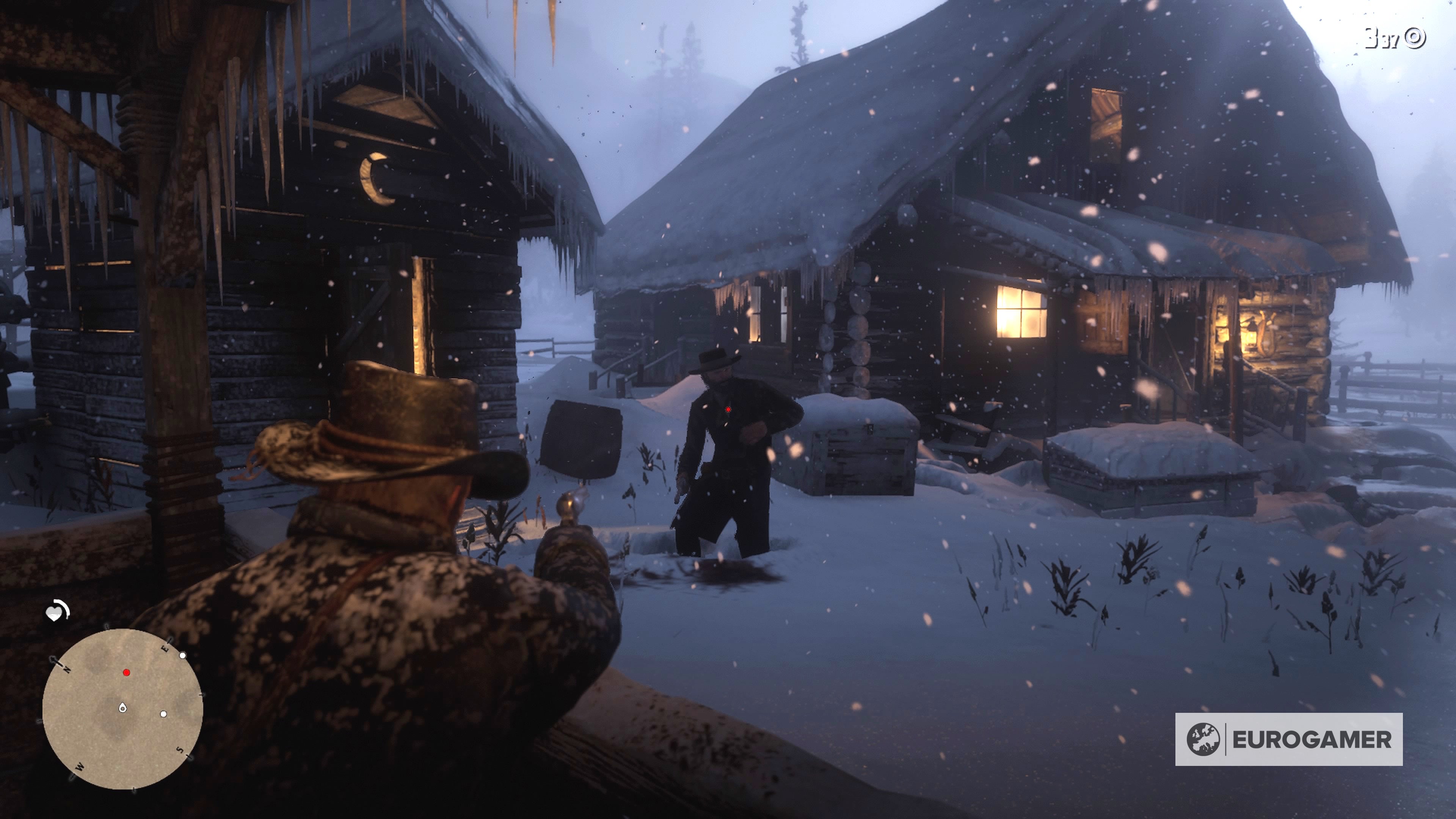
Task: Expand the W compass marker on the minimap
Action: 79,766
